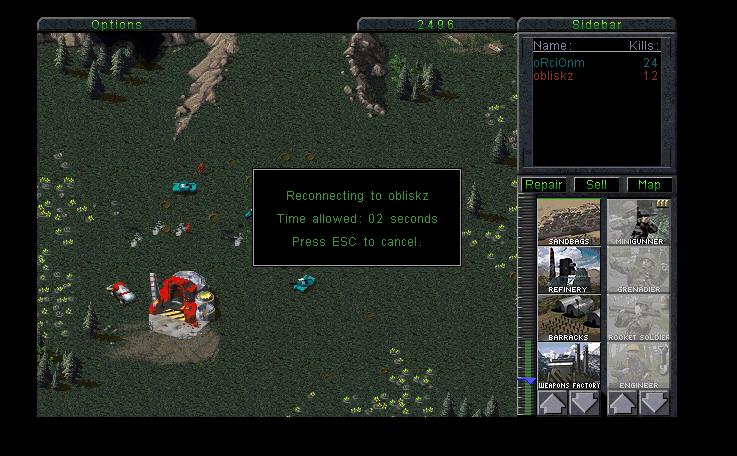Open the Map button
This screenshot has width=737, height=456.
[649, 185]
